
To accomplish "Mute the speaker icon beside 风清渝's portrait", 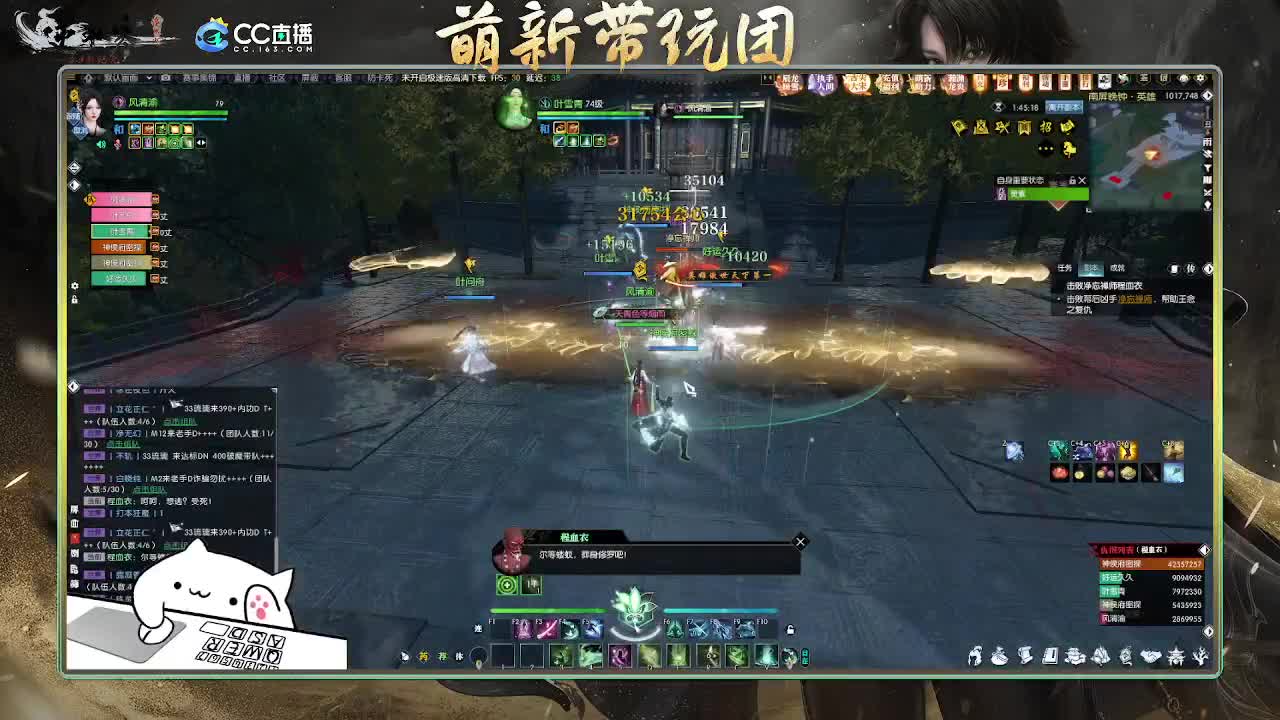I will (x=101, y=145).
